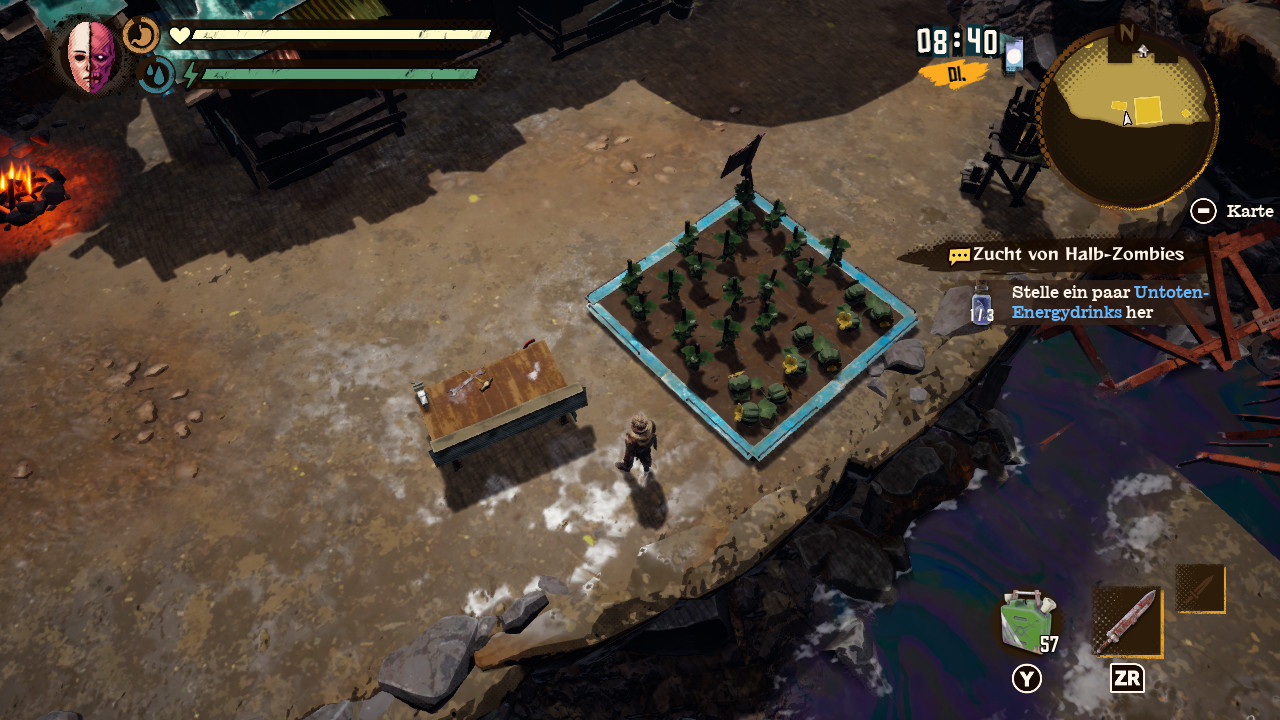Image resolution: width=1280 pixels, height=720 pixels.
Task: Click the phone icon beside the clock
Action: pos(1014,54)
